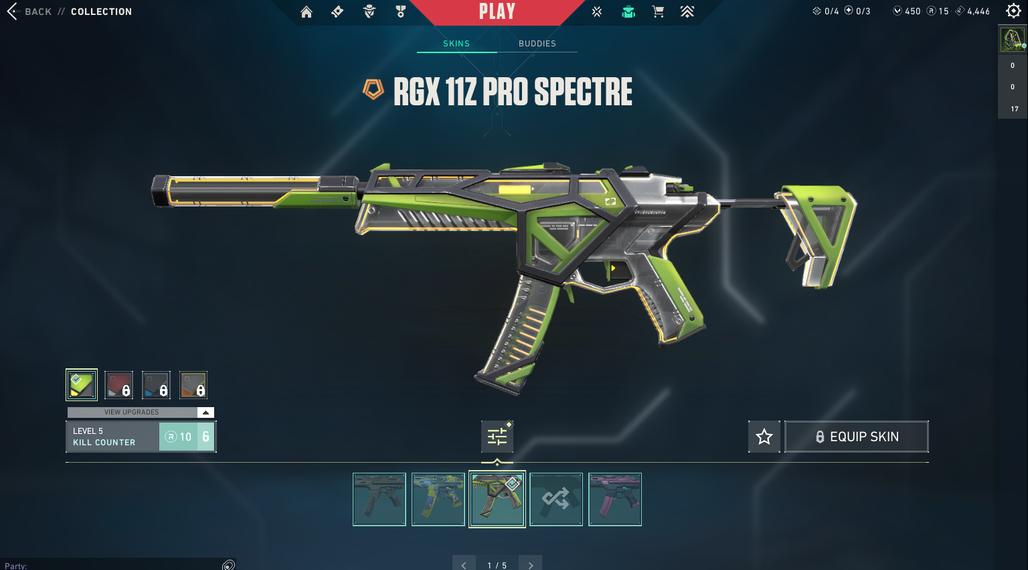Expand the View Upgrades panel
Screen dimensions: 1028x570
(140, 412)
